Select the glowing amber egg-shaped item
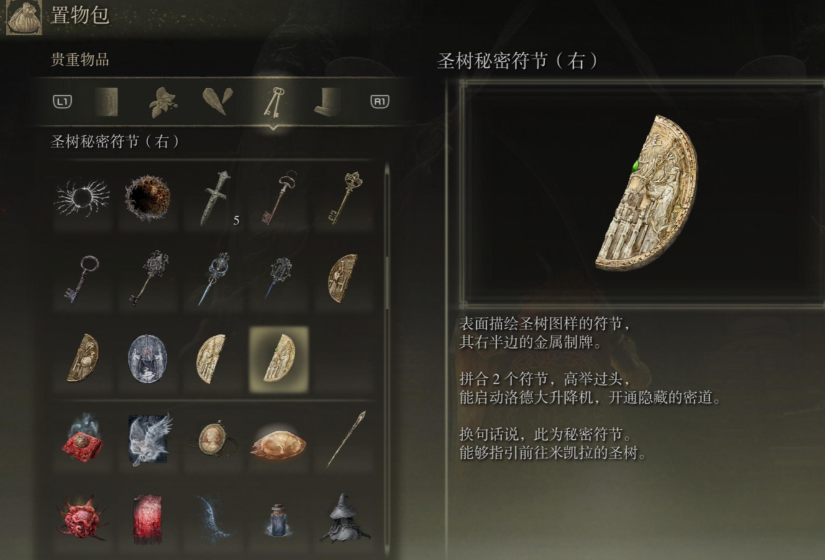The height and width of the screenshot is (560, 825). click(x=278, y=438)
